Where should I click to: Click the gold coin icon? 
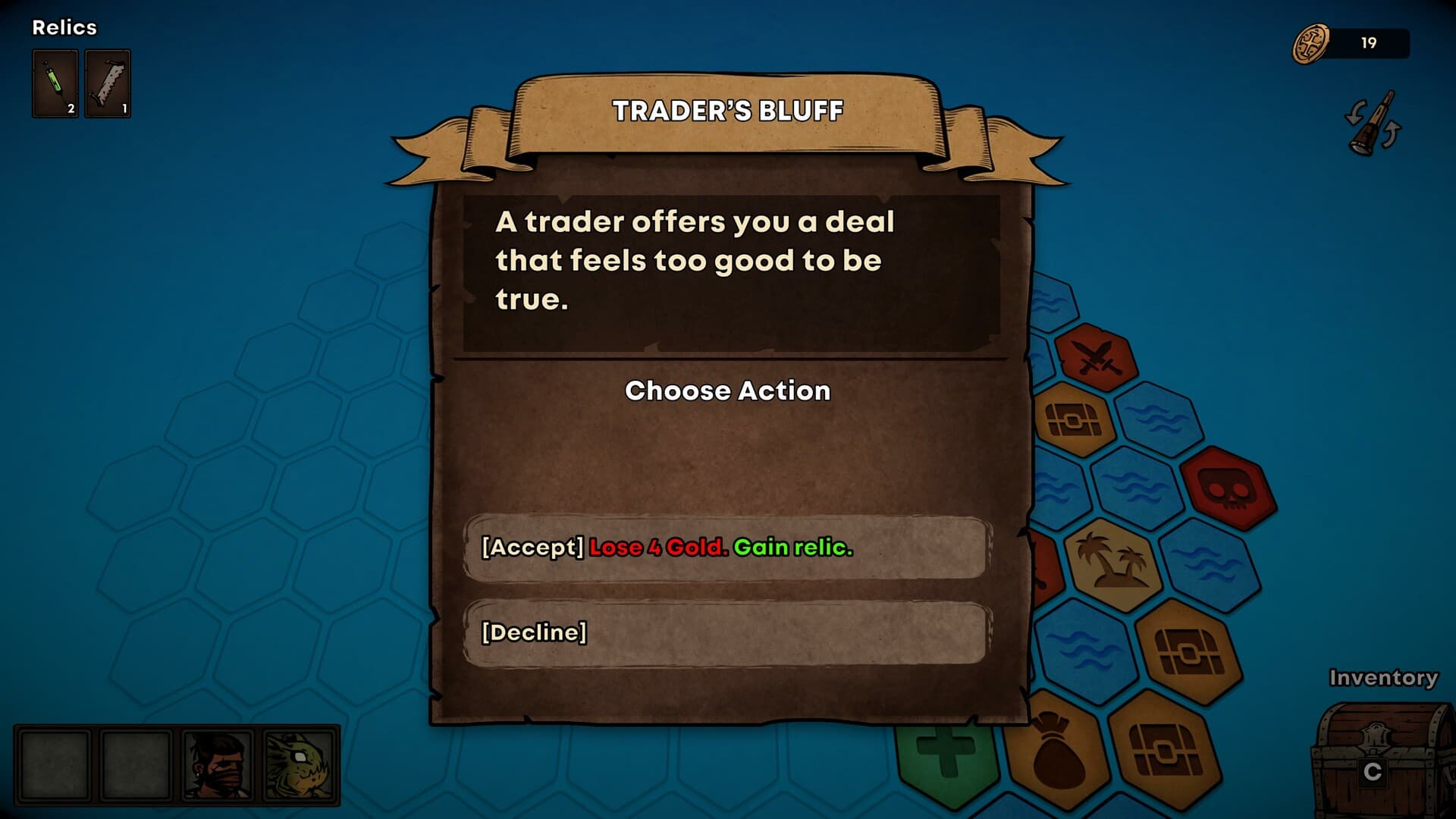click(1313, 42)
